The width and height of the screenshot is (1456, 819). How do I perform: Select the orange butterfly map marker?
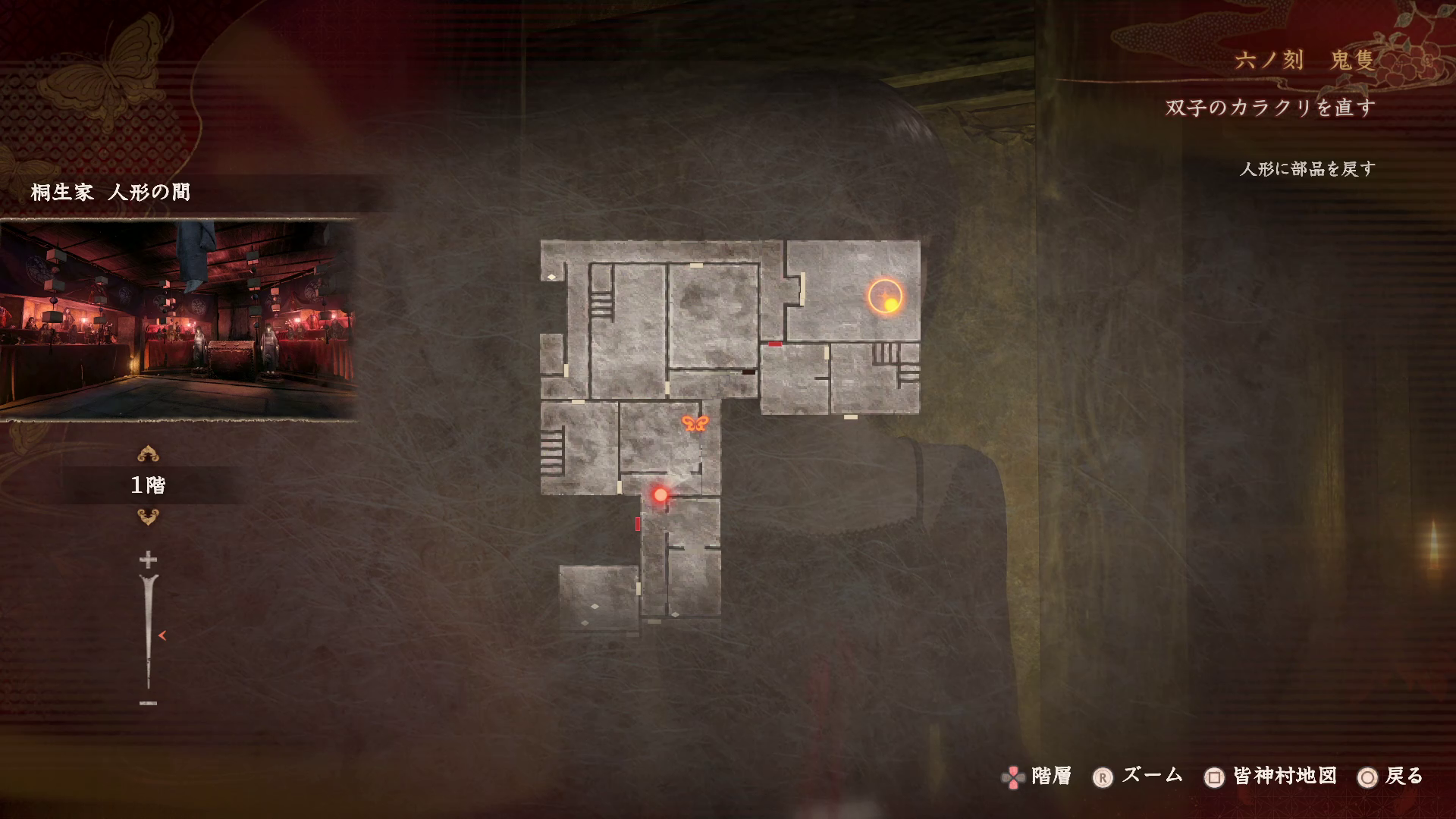point(694,423)
